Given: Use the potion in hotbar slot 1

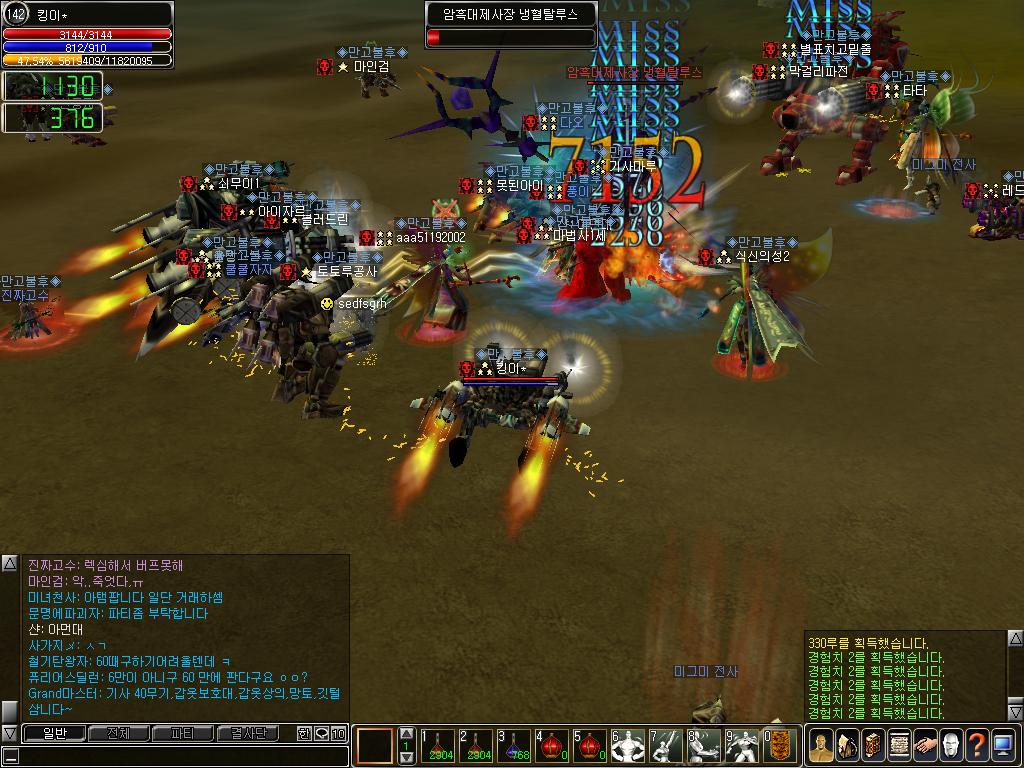Looking at the screenshot, I should click(x=438, y=745).
